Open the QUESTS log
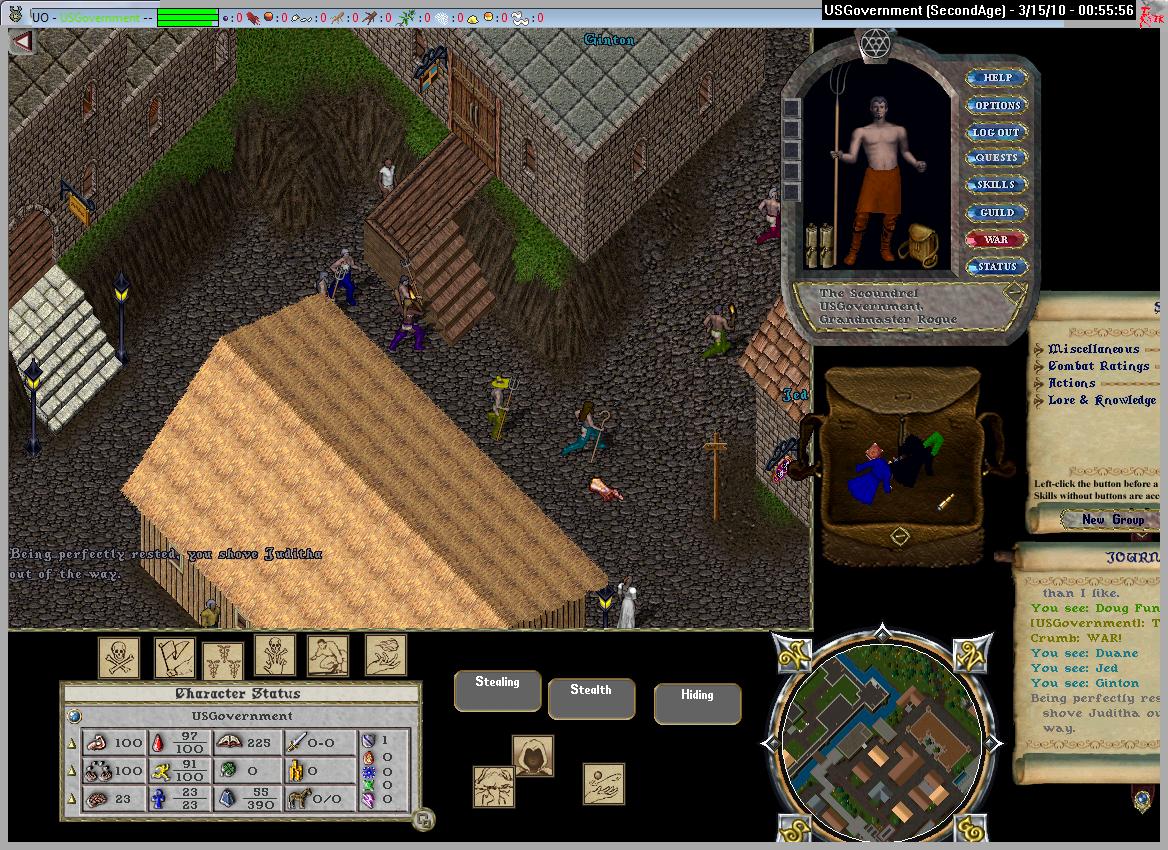1168x850 pixels. (x=996, y=158)
